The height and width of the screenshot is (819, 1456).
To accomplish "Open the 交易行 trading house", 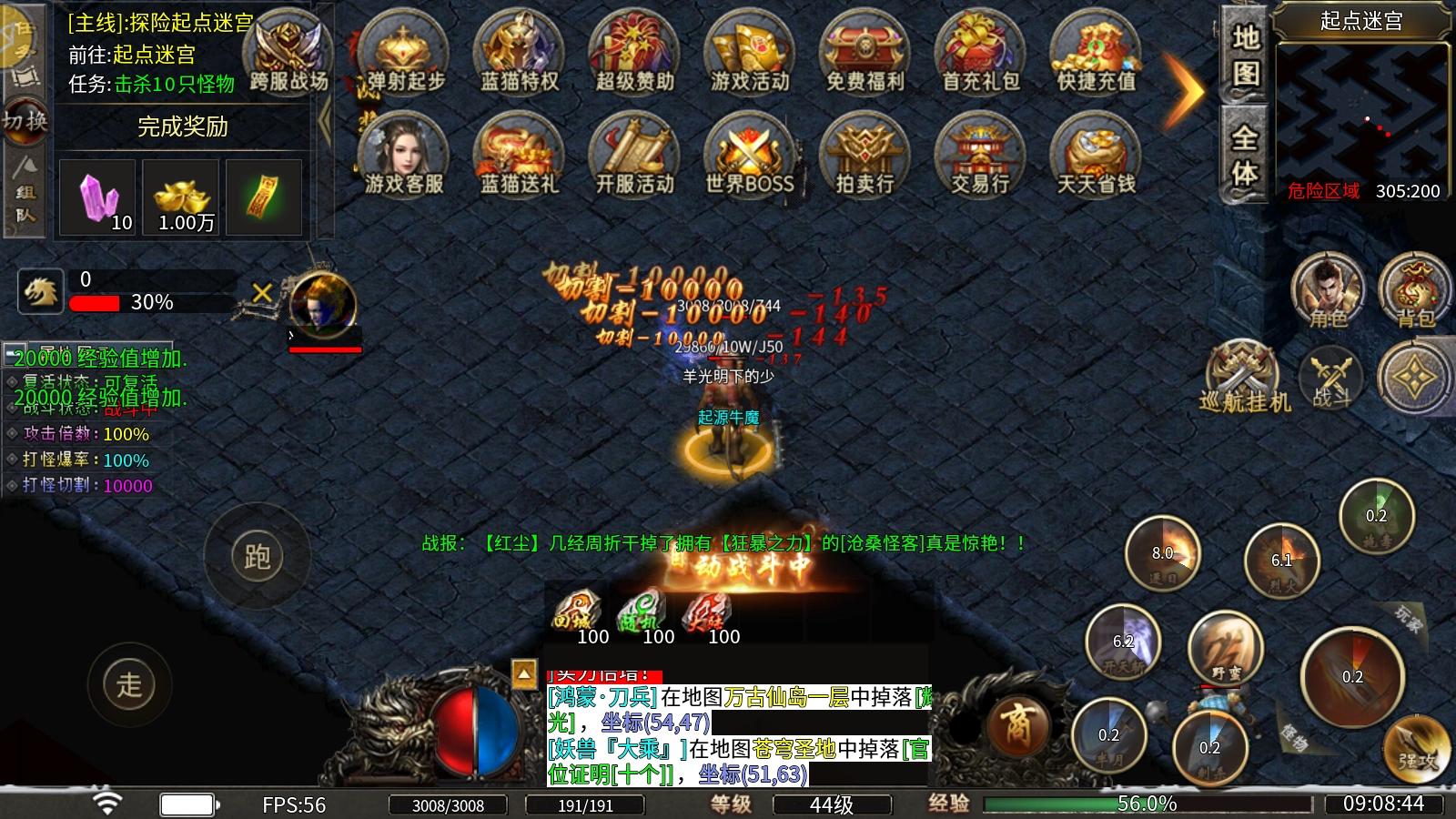I will (980, 157).
